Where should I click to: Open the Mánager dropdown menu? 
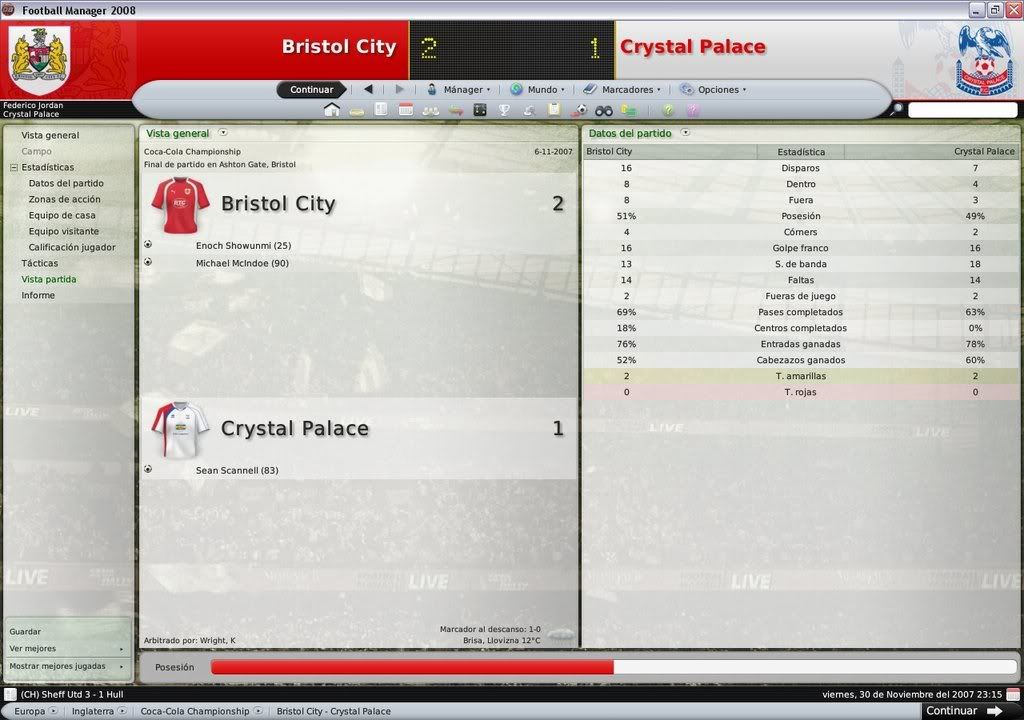pos(459,90)
